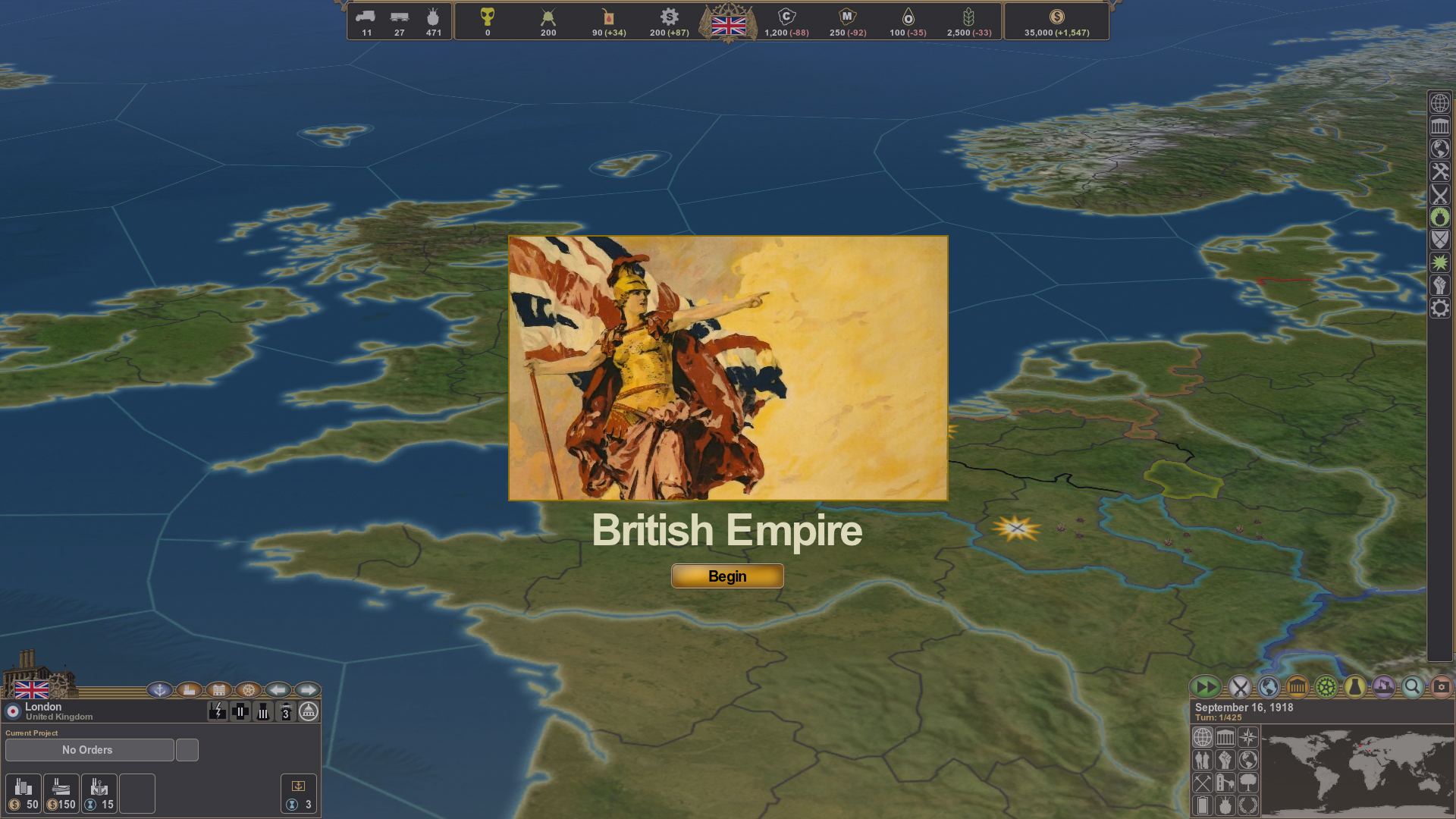Open the options folder icon
The width and height of the screenshot is (1456, 819).
click(x=1442, y=686)
